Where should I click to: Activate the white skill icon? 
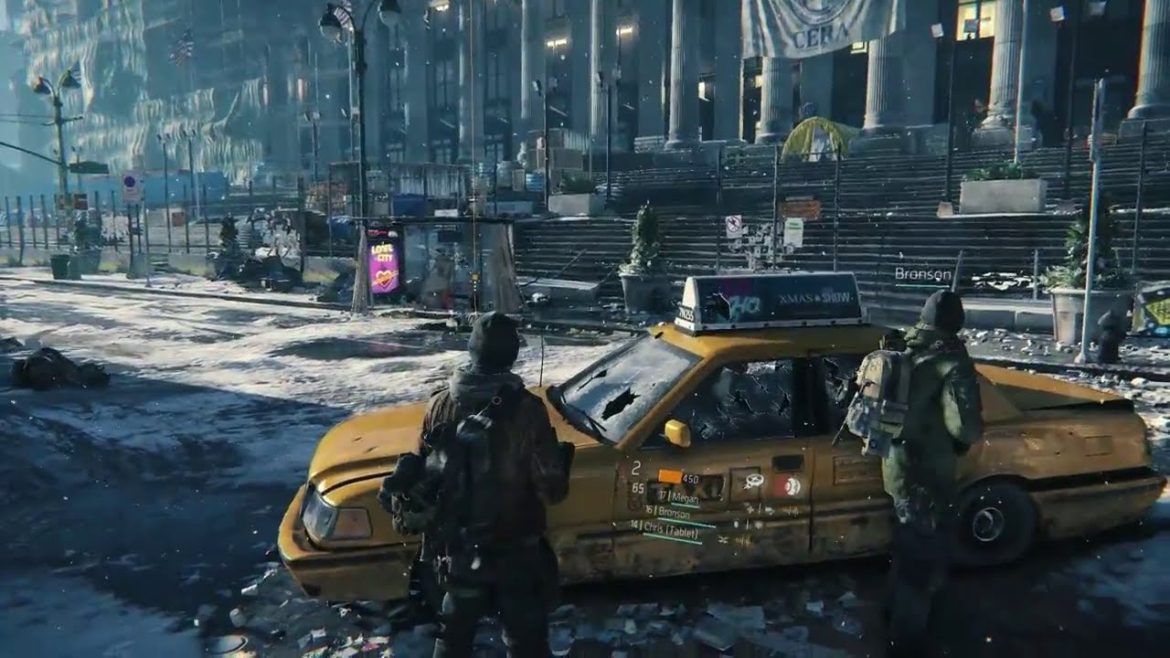tap(754, 482)
